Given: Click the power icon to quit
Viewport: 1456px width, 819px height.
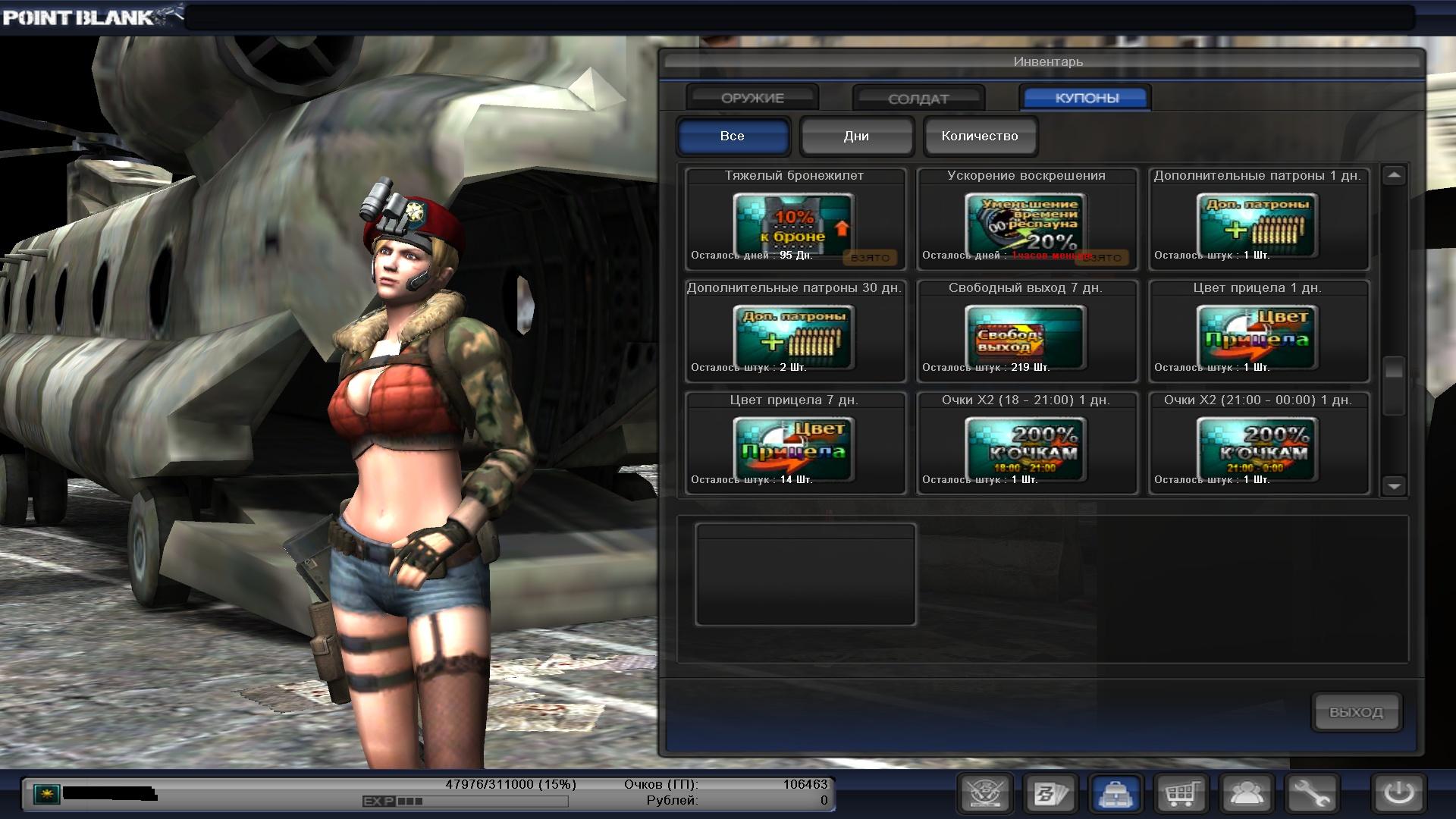Looking at the screenshot, I should tap(1398, 794).
